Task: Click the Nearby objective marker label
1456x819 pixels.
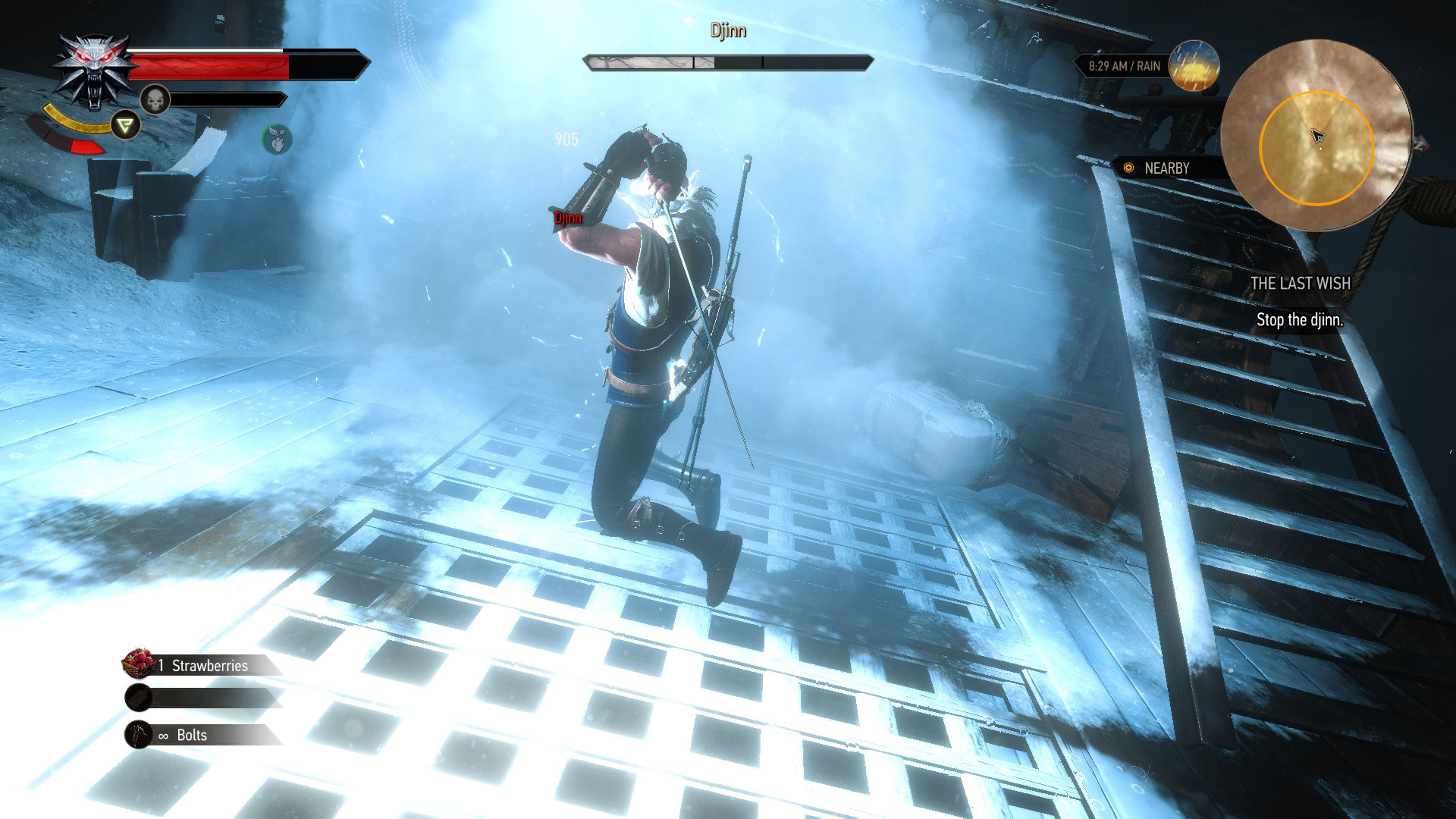Action: click(1165, 168)
